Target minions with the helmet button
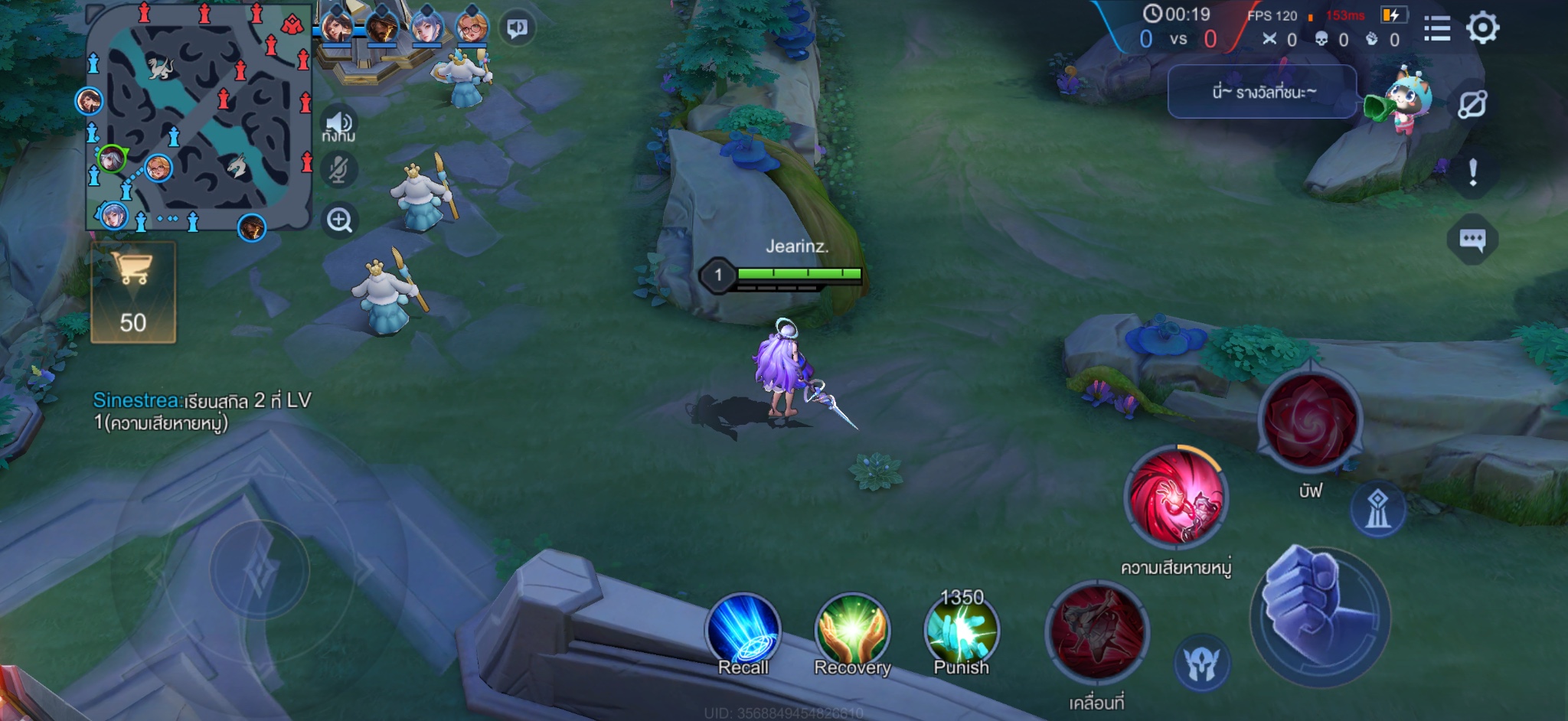 [x=1201, y=664]
